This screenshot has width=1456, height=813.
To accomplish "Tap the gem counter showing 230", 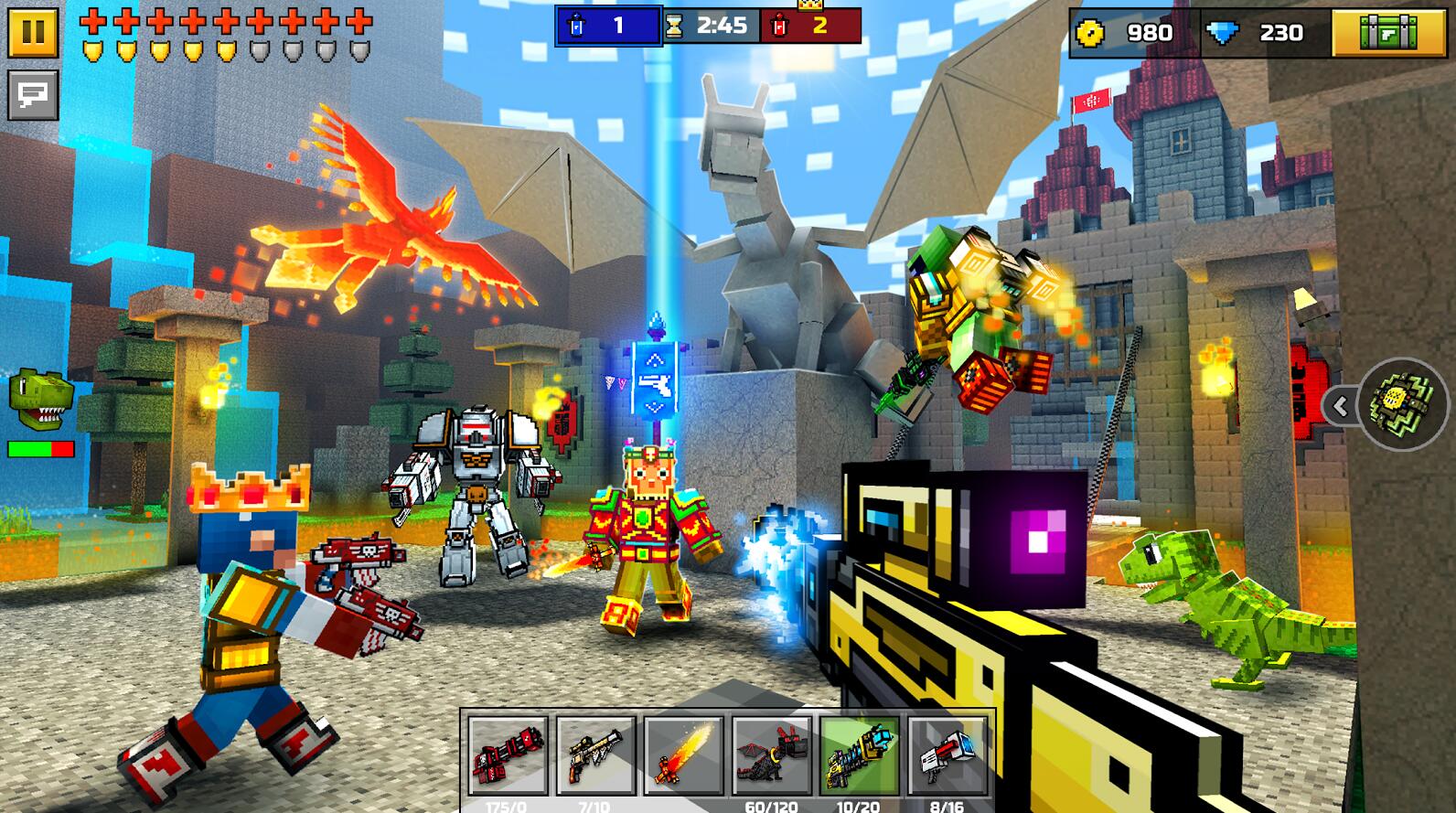I will point(1271,30).
